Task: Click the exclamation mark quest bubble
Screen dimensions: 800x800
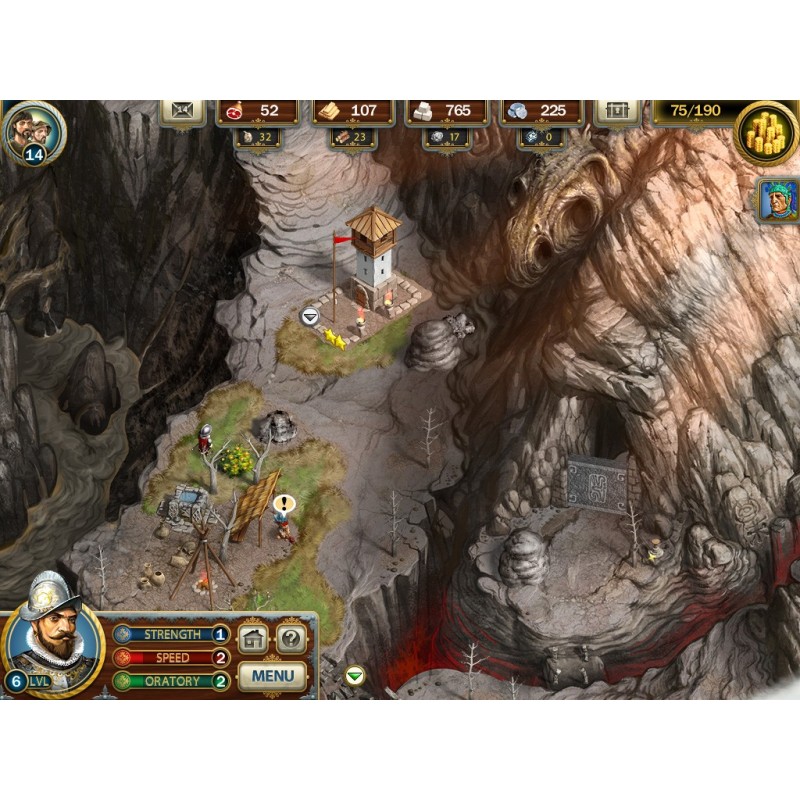Action: (285, 504)
